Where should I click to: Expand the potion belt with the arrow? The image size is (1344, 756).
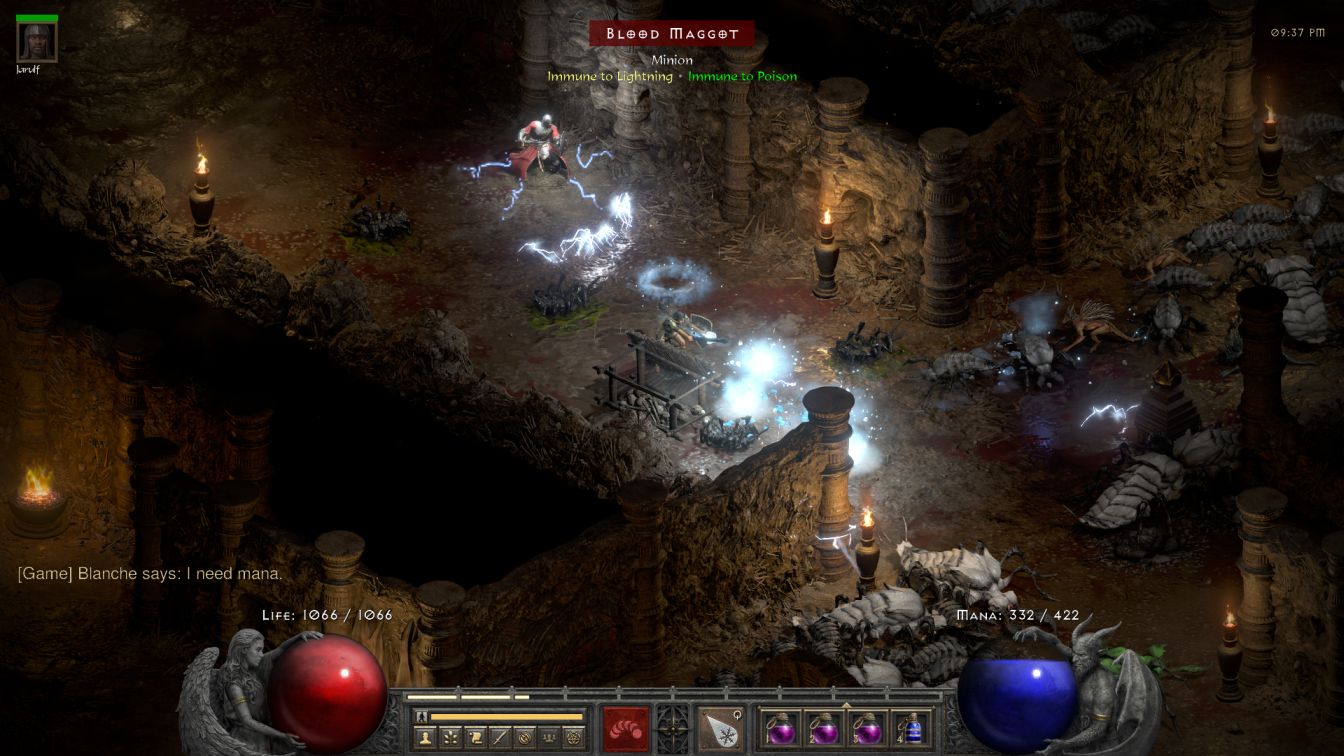pyautogui.click(x=847, y=704)
